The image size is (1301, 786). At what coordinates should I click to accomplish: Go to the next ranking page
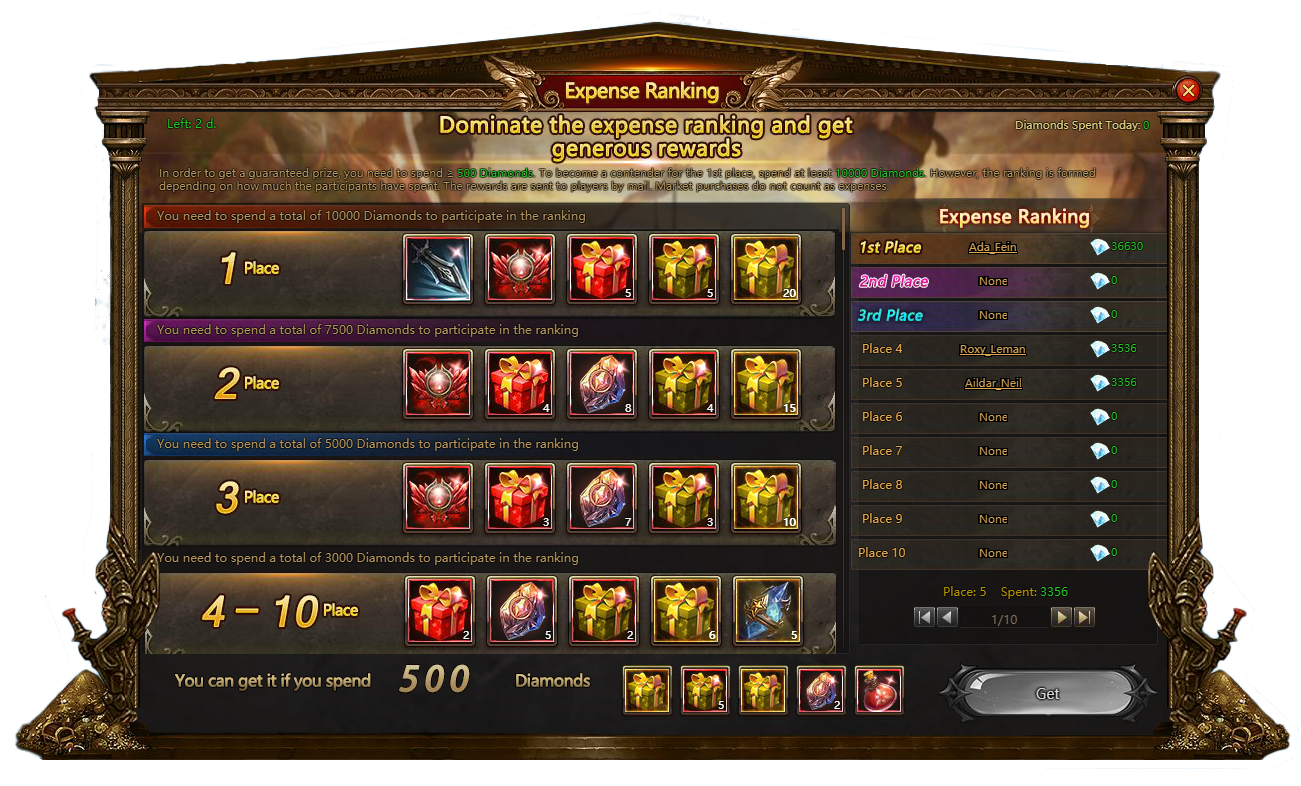pos(1062,617)
